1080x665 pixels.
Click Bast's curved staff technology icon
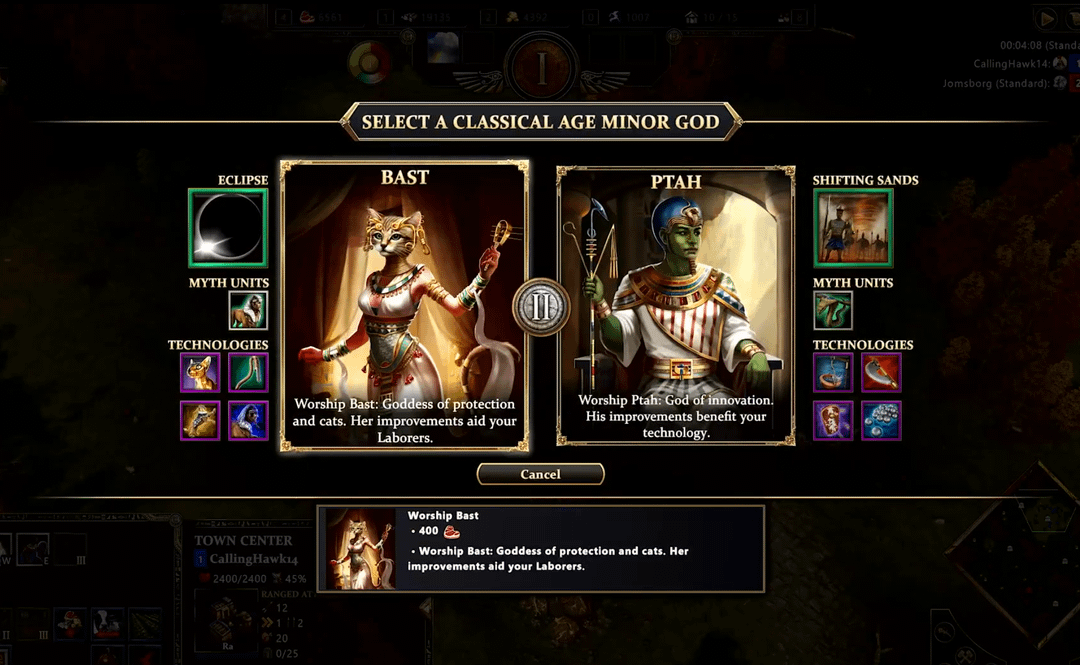click(x=248, y=373)
